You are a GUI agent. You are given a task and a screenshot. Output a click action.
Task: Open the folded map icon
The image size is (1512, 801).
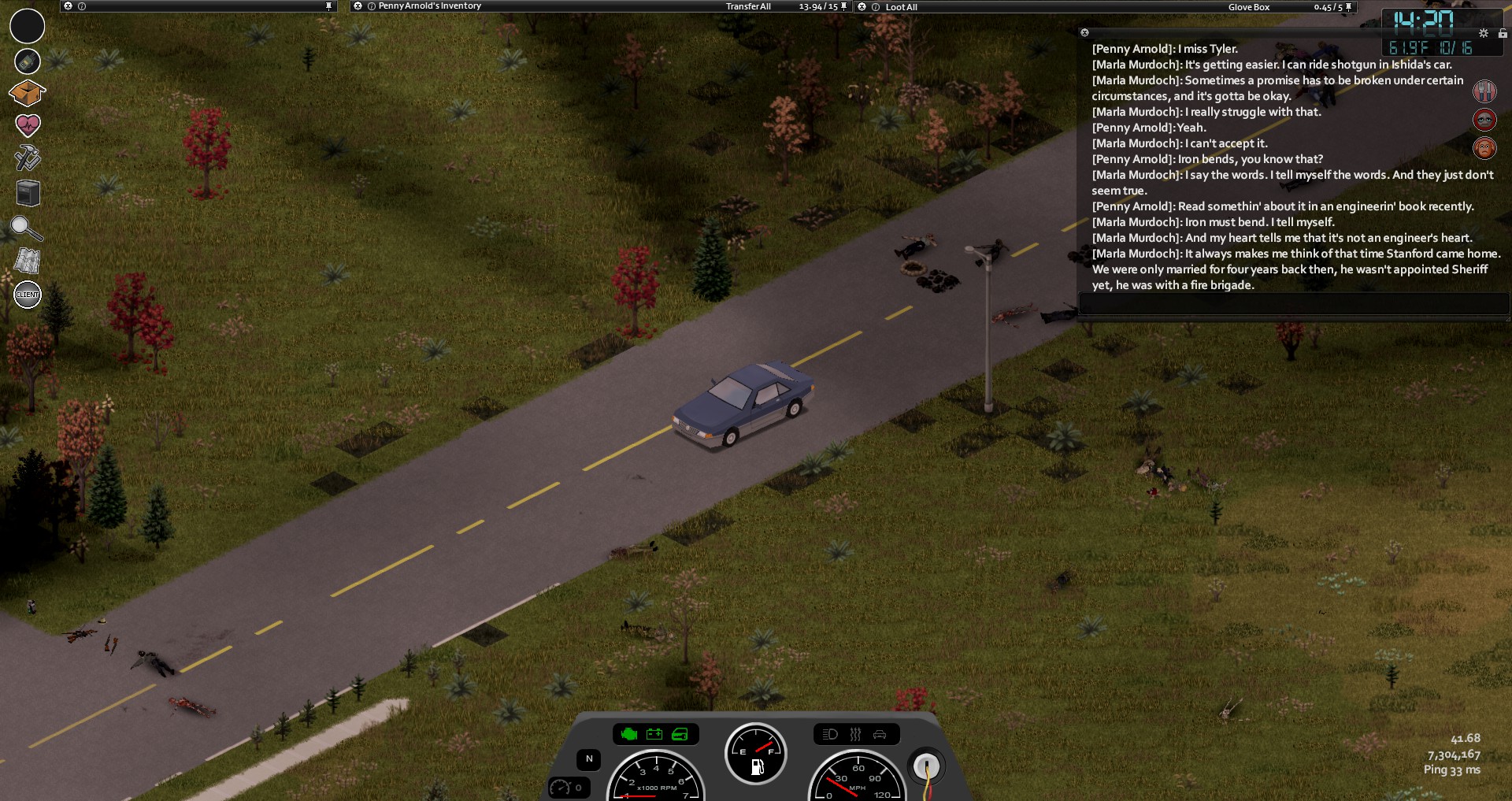tap(28, 261)
